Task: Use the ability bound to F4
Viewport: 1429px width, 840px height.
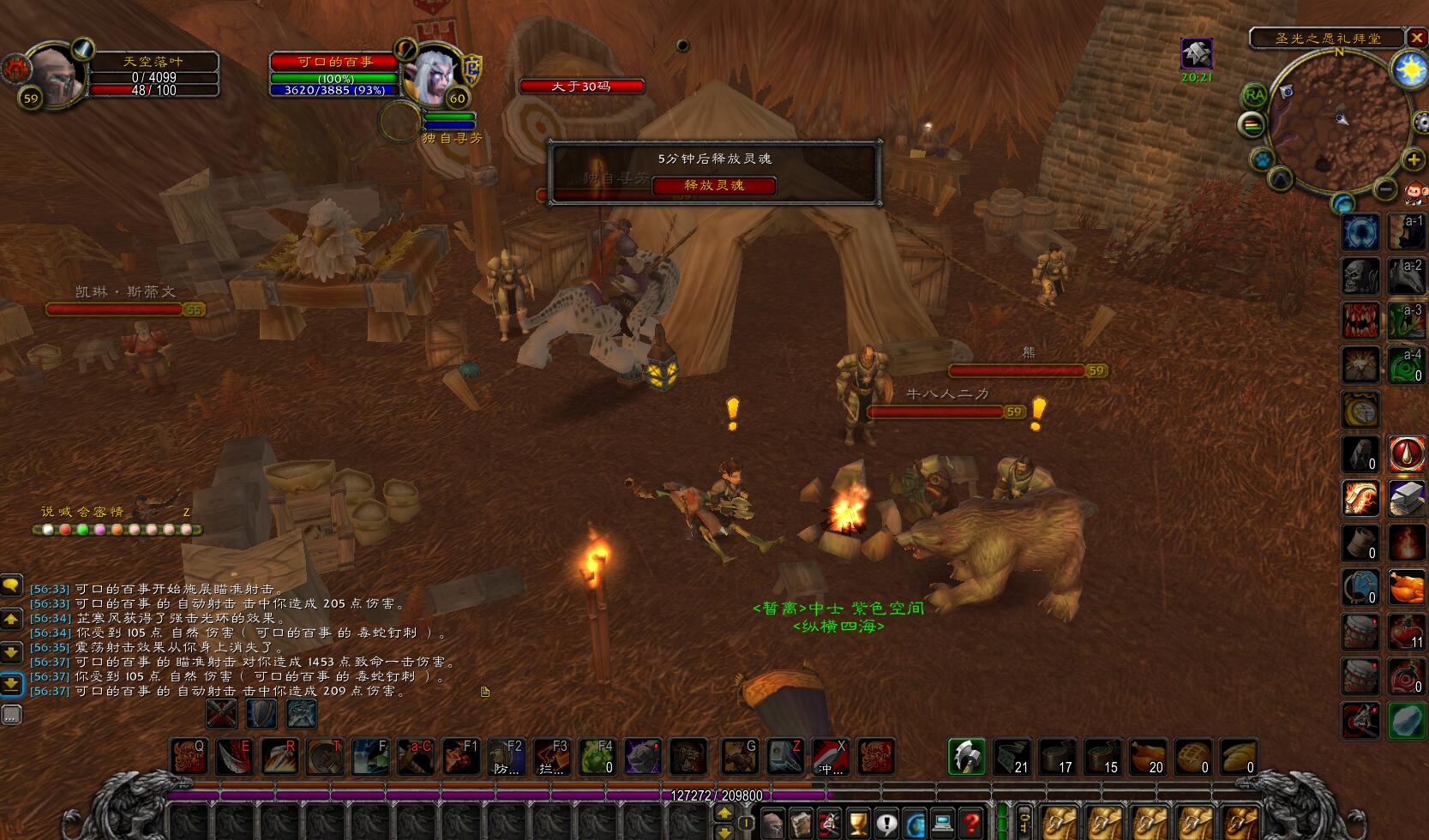Action: (597, 757)
